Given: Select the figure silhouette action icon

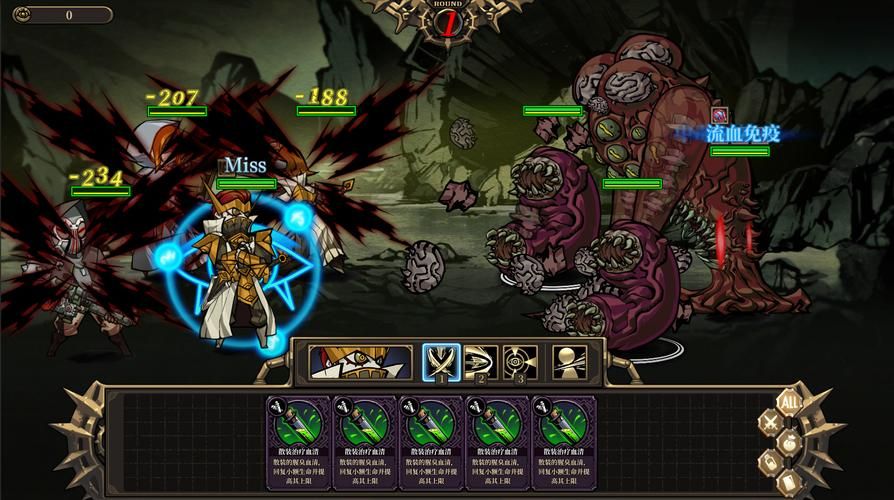Looking at the screenshot, I should pyautogui.click(x=570, y=362).
